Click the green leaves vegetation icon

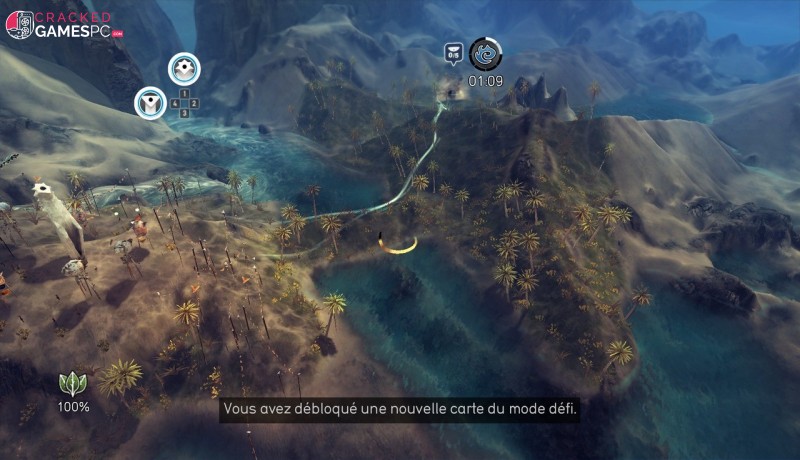[73, 384]
